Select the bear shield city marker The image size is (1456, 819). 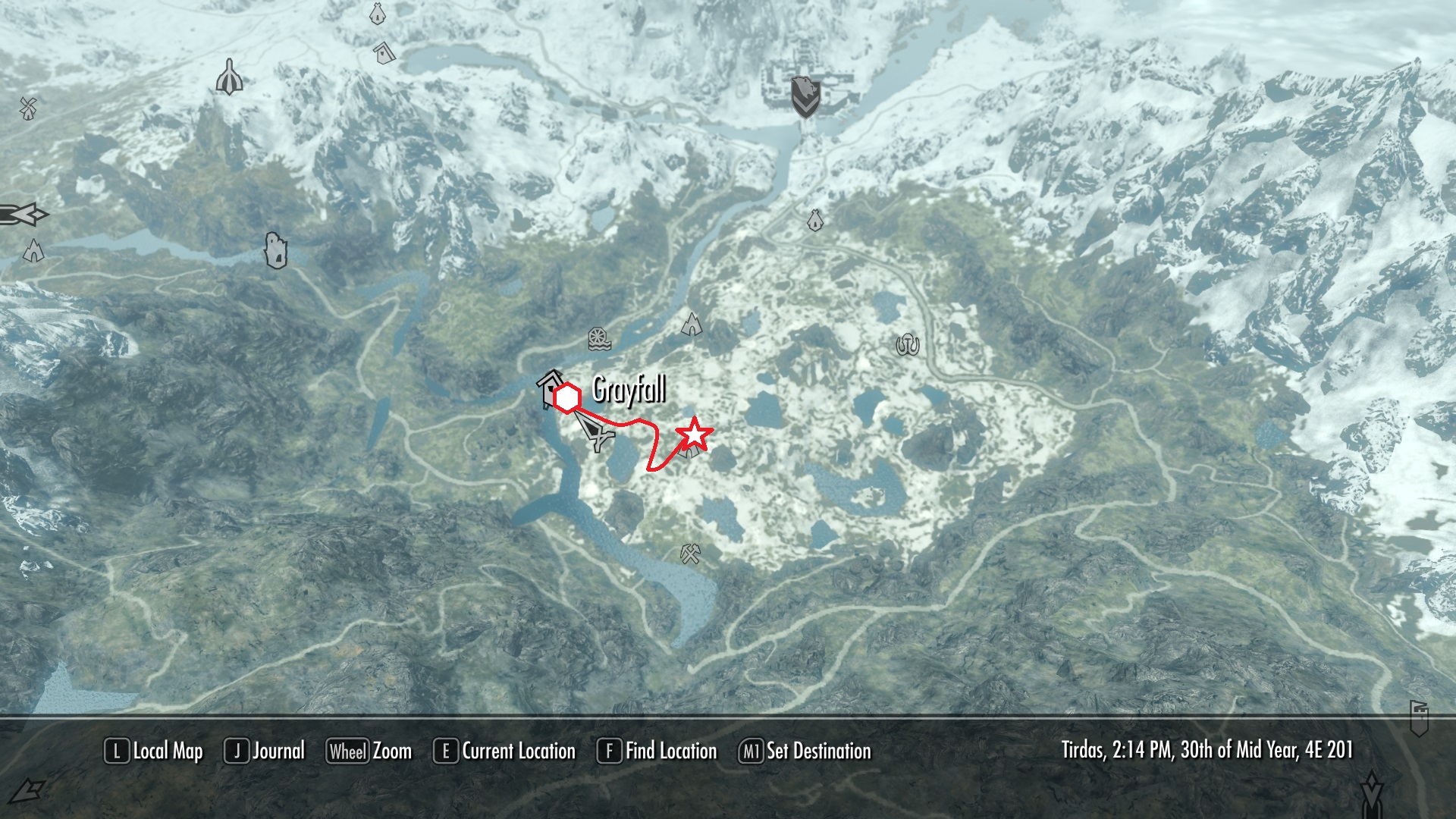click(x=805, y=96)
